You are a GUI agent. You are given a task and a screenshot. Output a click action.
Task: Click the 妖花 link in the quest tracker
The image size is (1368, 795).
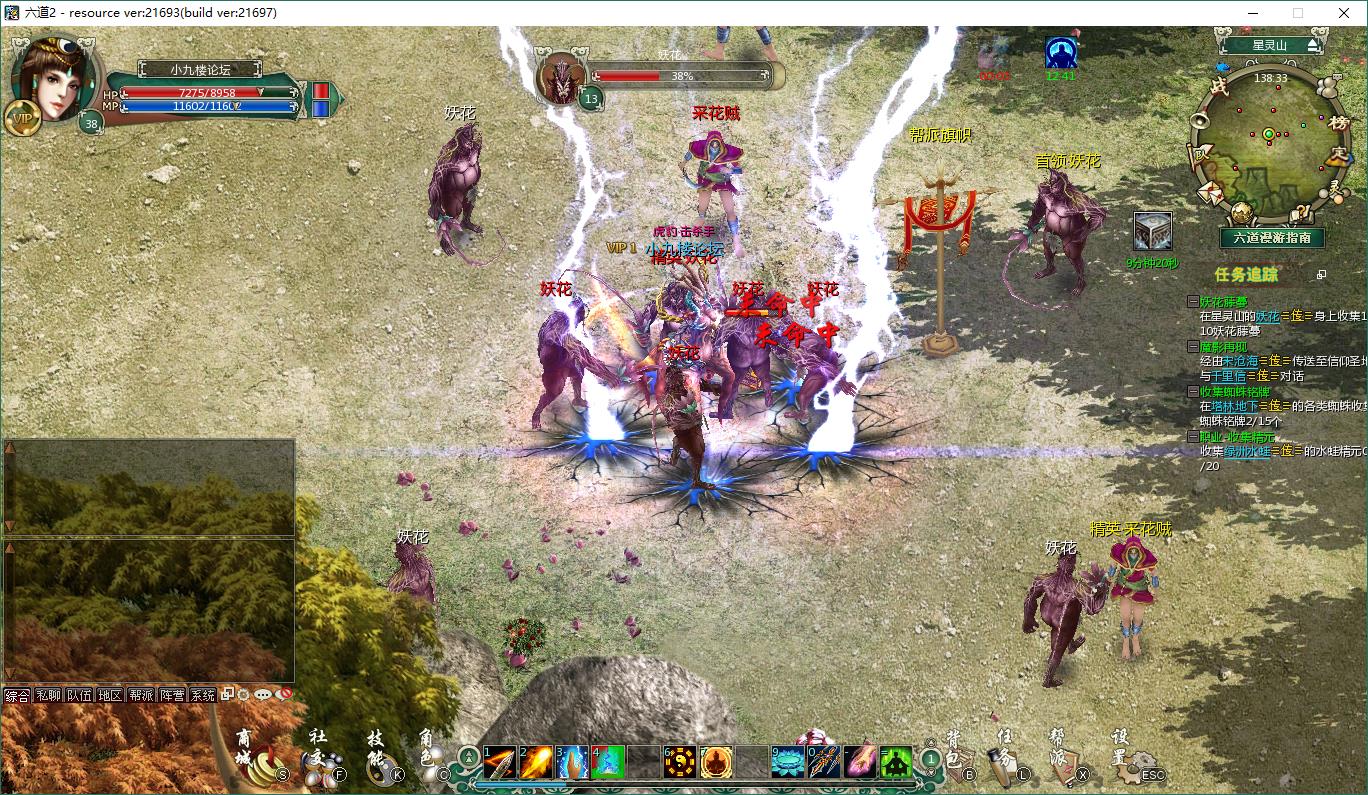coord(1269,315)
